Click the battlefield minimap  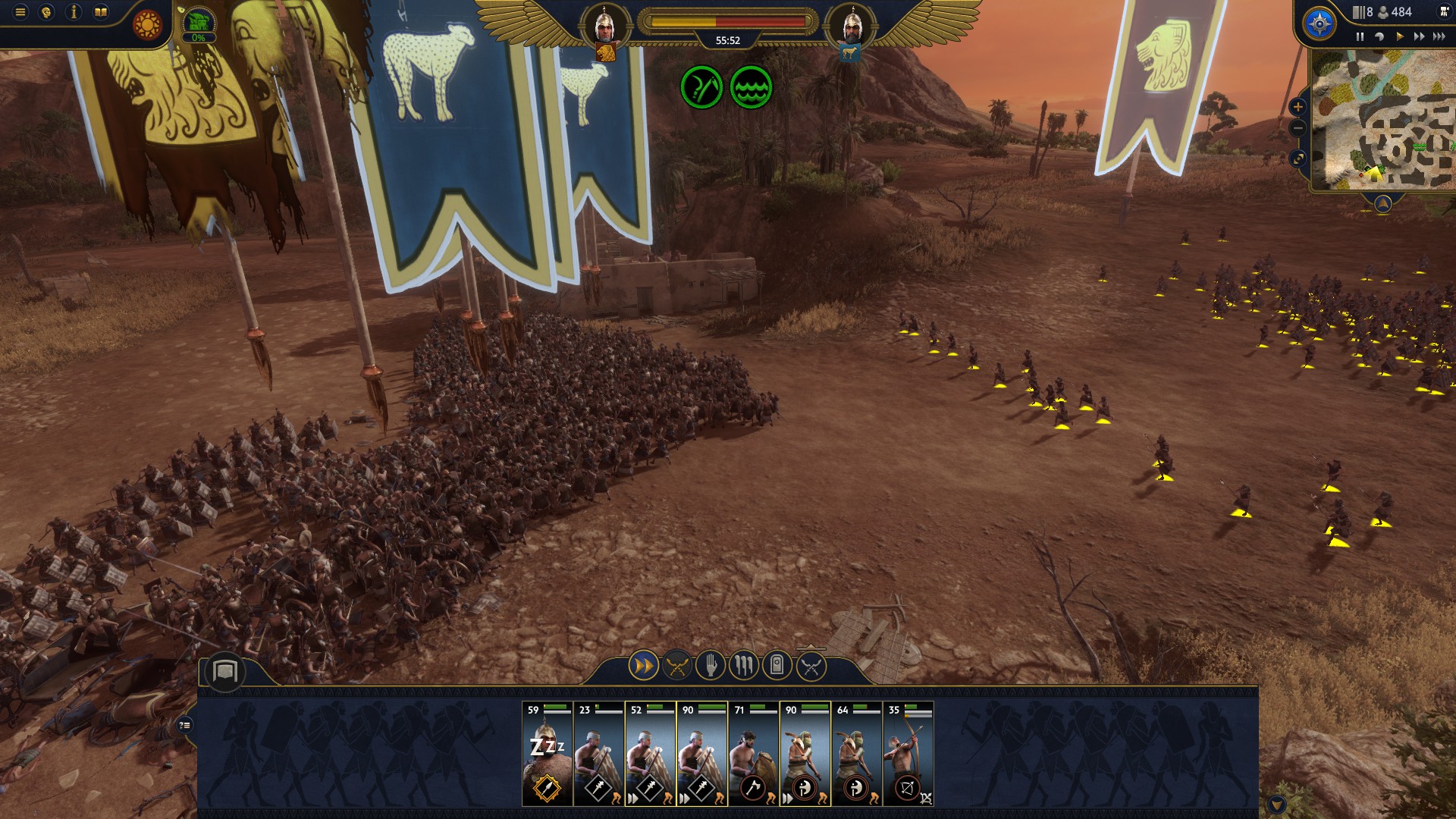click(1384, 121)
